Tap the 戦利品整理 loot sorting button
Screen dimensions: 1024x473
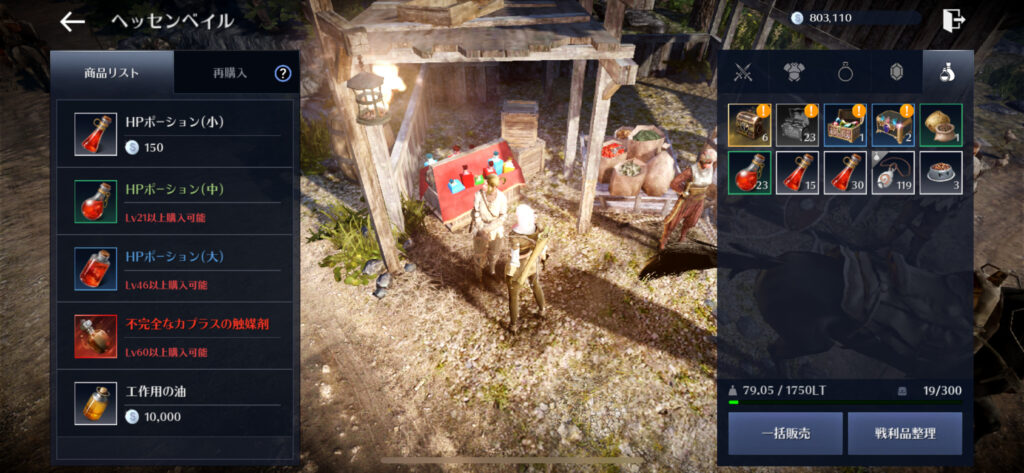coord(905,434)
